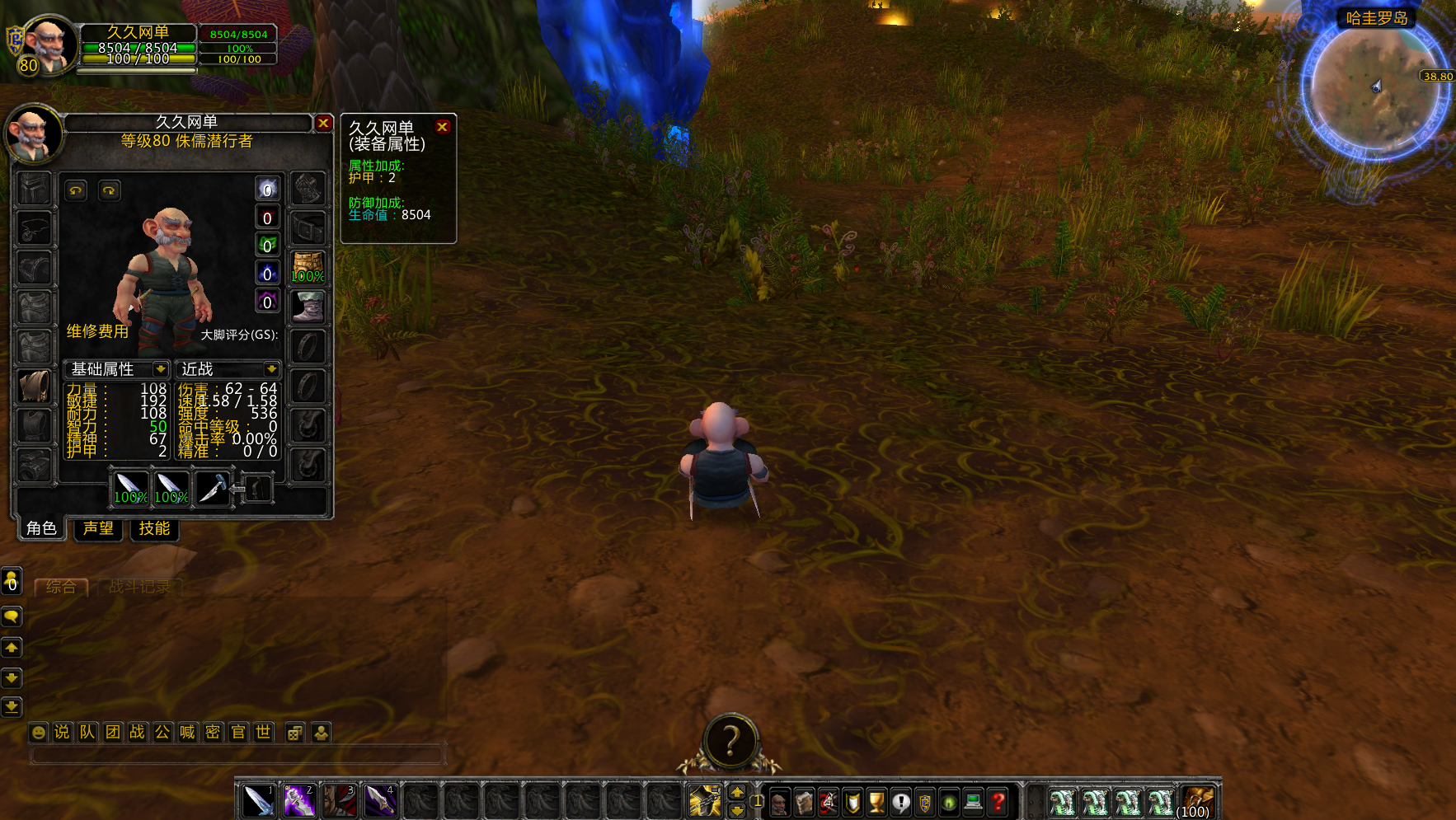Viewport: 1456px width, 820px height.
Task: Select the equipped boots slot
Action: (308, 307)
